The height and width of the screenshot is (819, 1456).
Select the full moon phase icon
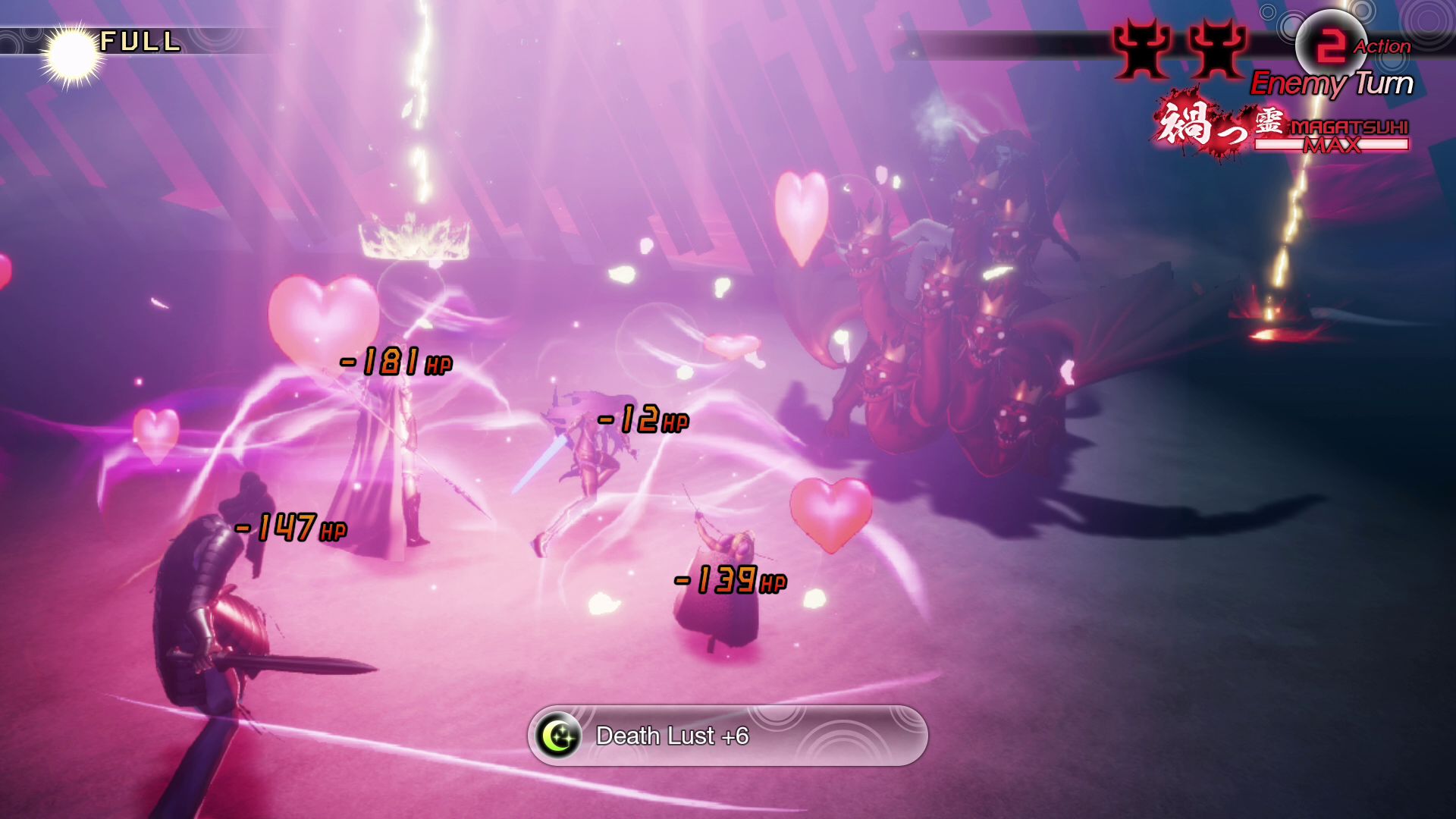72,55
